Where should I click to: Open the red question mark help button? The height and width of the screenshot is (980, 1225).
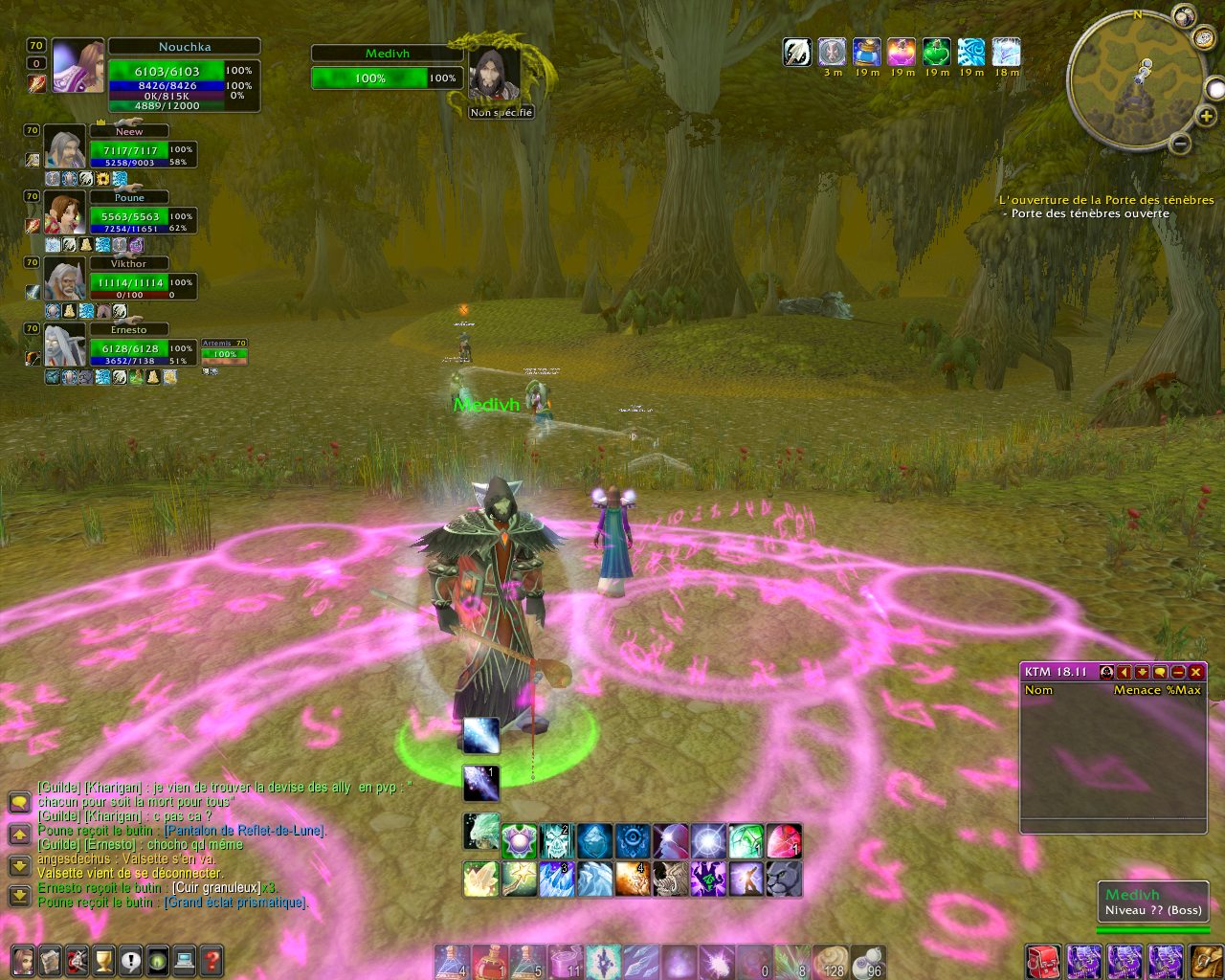point(211,960)
